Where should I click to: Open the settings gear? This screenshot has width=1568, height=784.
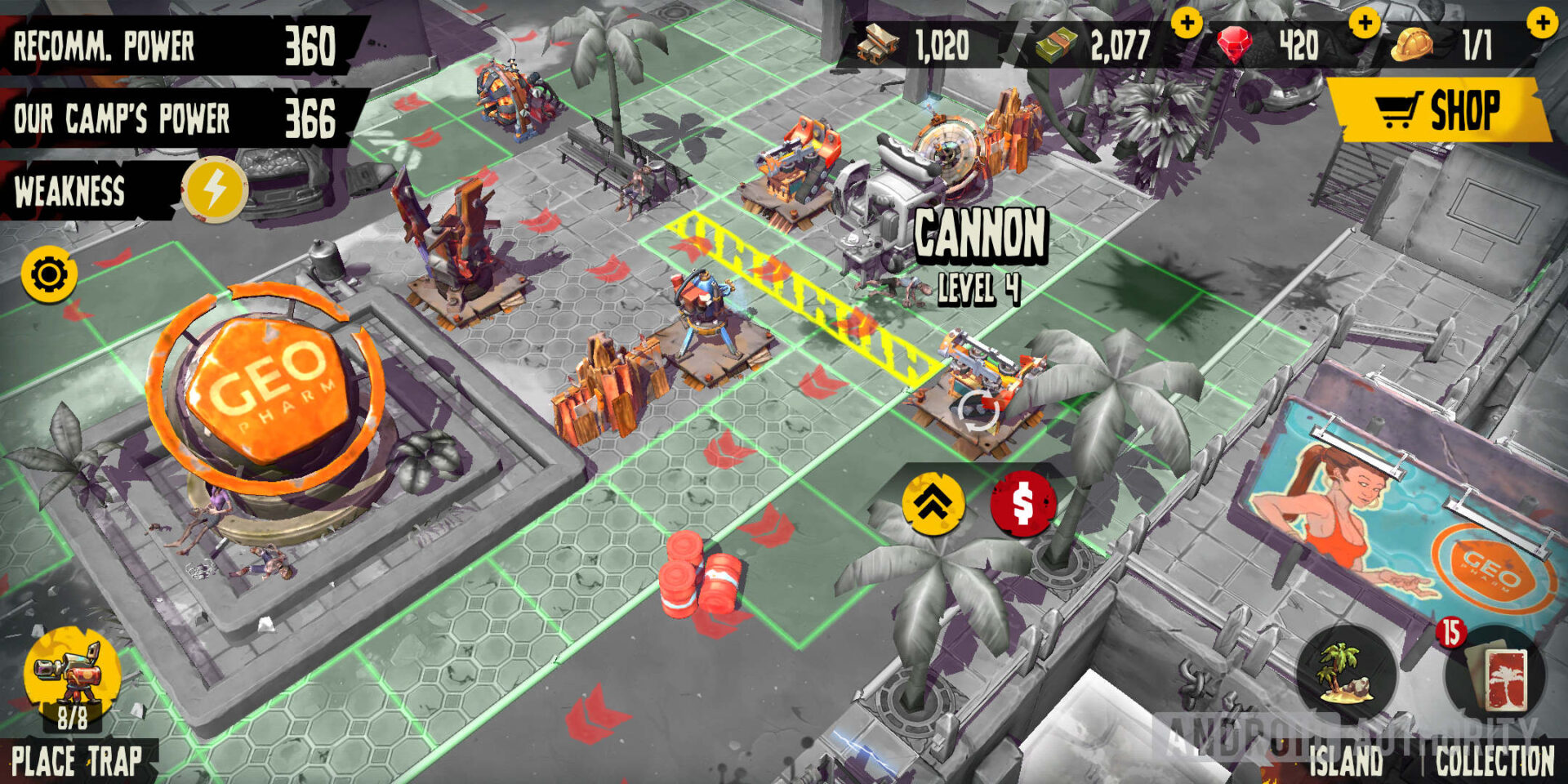49,274
